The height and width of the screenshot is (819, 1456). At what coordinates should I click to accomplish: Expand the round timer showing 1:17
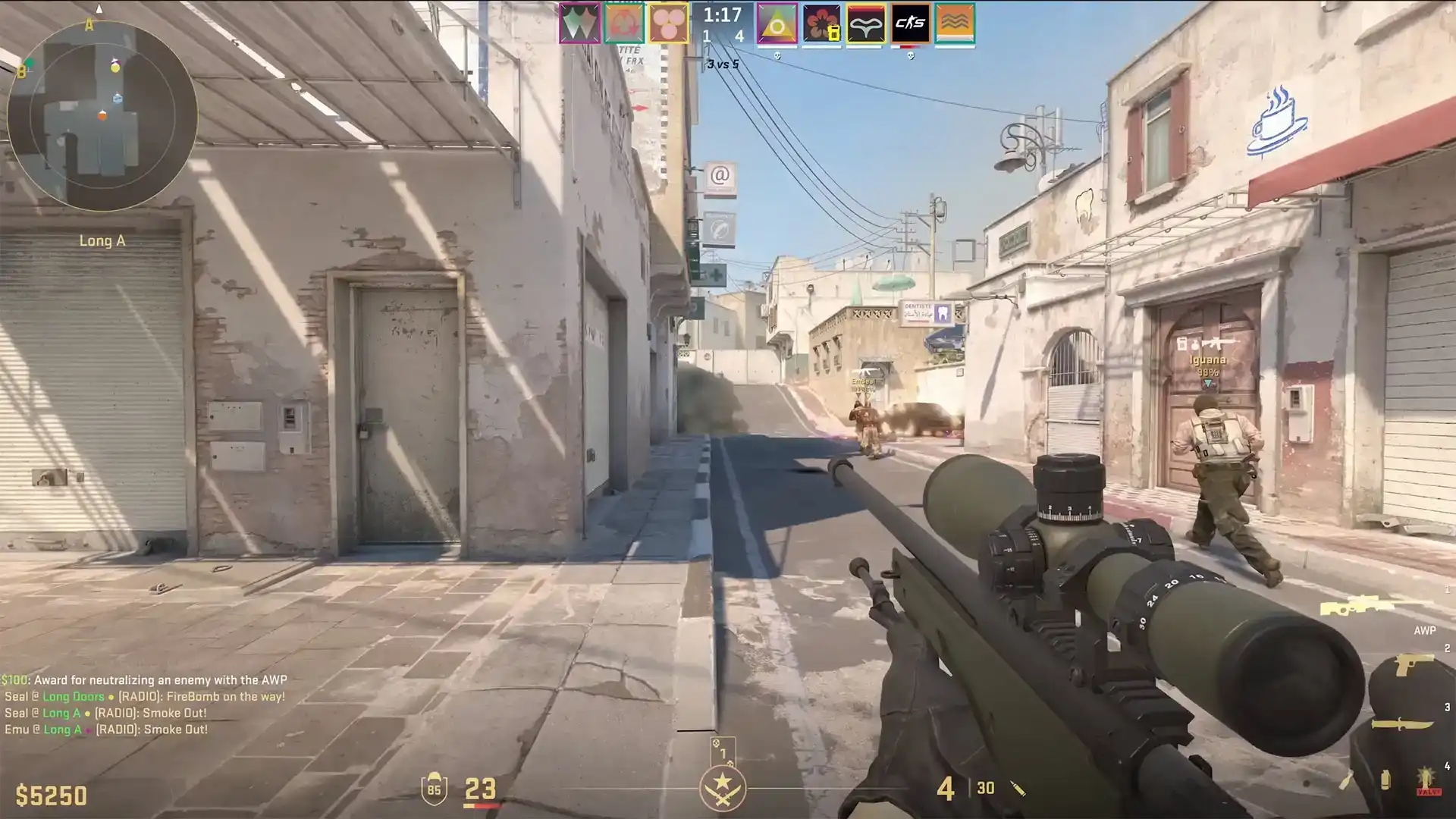tap(723, 15)
